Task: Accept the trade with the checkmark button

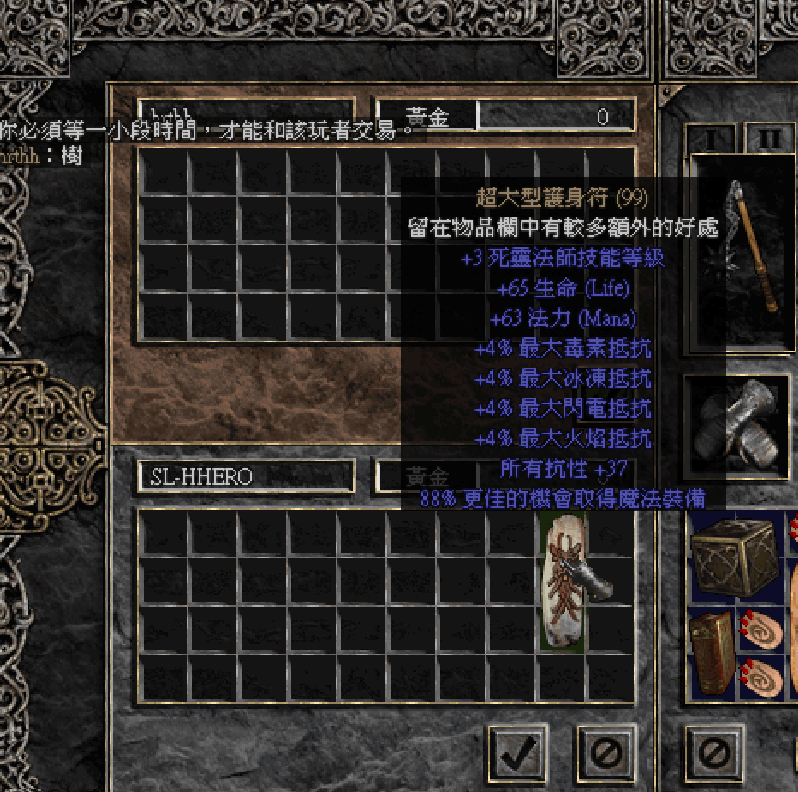Action: click(518, 752)
